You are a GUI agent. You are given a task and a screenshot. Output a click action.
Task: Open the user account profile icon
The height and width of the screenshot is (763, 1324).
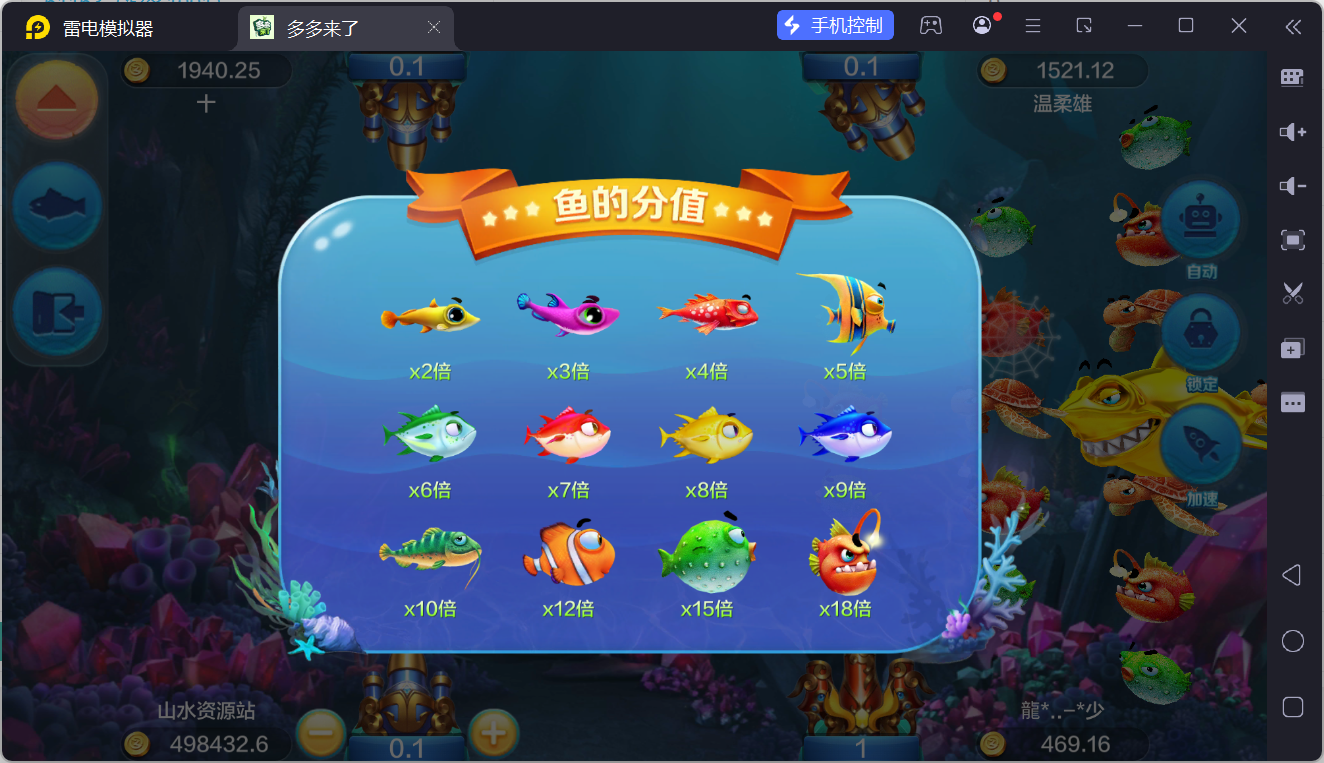click(981, 24)
